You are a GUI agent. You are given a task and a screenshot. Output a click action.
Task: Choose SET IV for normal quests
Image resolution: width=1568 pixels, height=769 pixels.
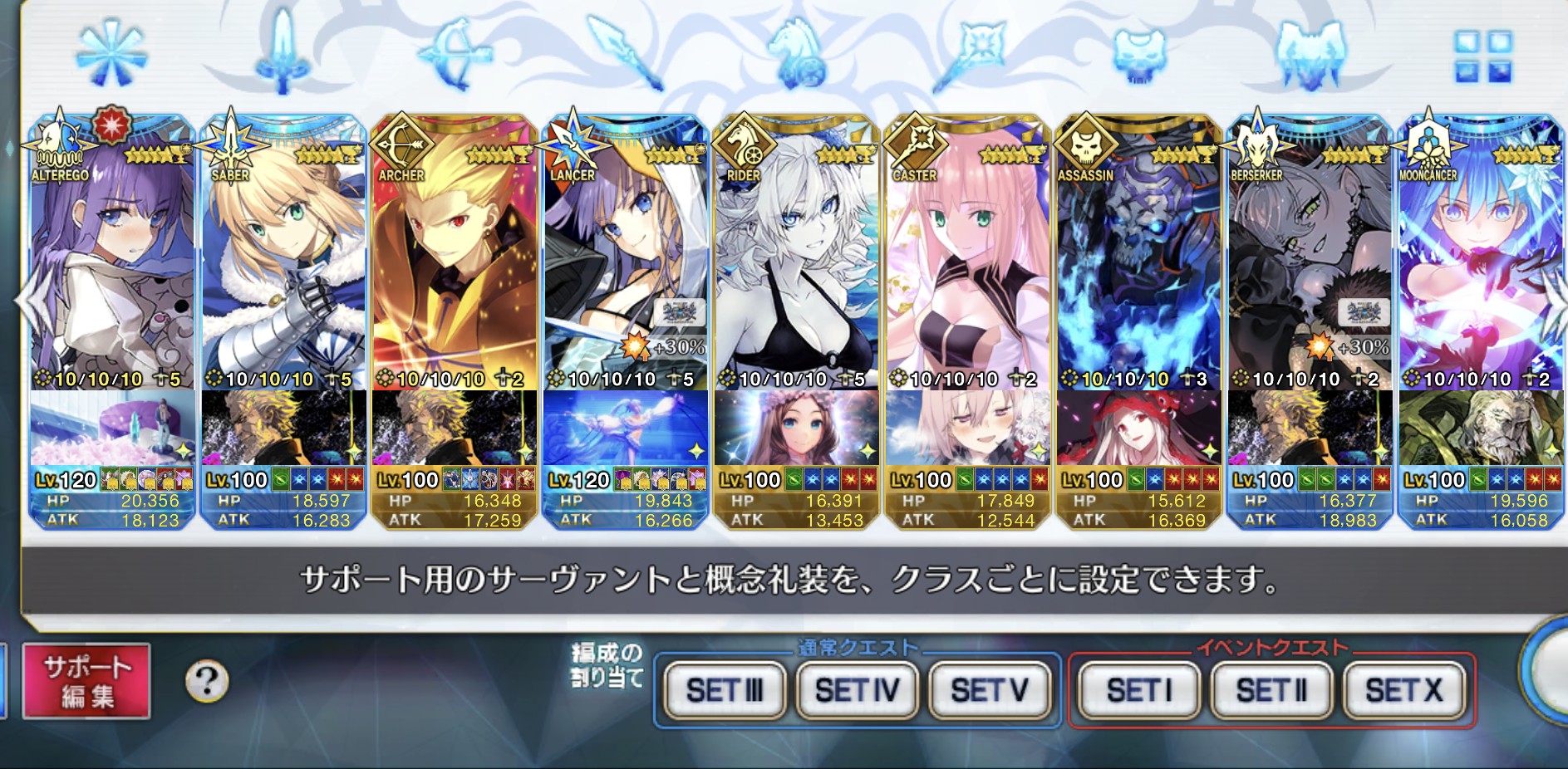point(858,690)
